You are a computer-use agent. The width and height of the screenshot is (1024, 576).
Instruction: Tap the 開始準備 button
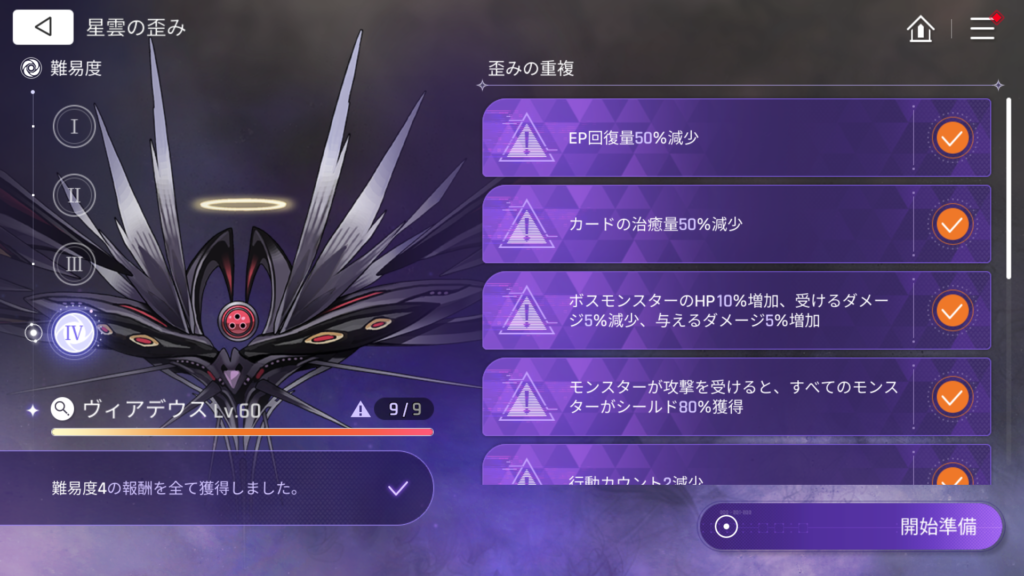pos(851,526)
